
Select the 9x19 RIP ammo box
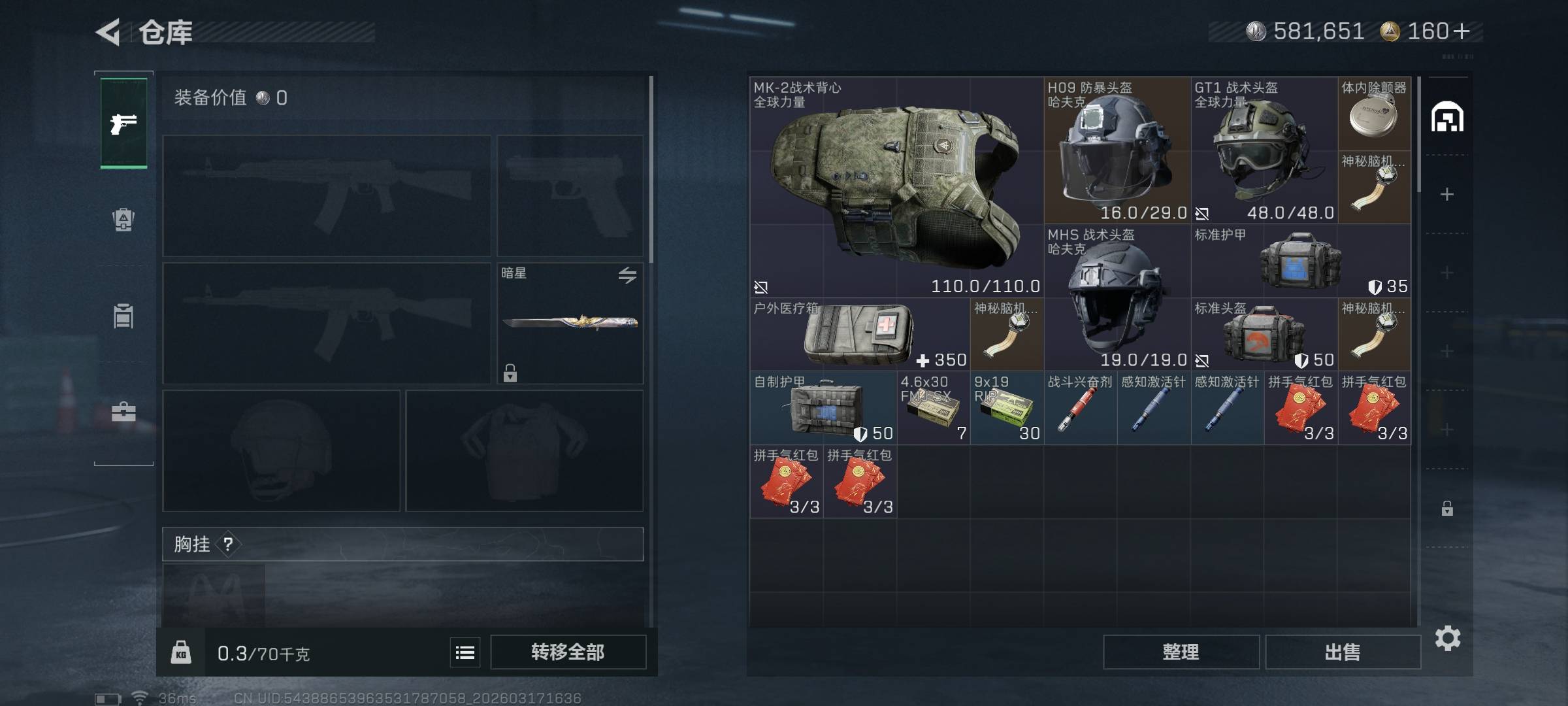[x=1006, y=408]
